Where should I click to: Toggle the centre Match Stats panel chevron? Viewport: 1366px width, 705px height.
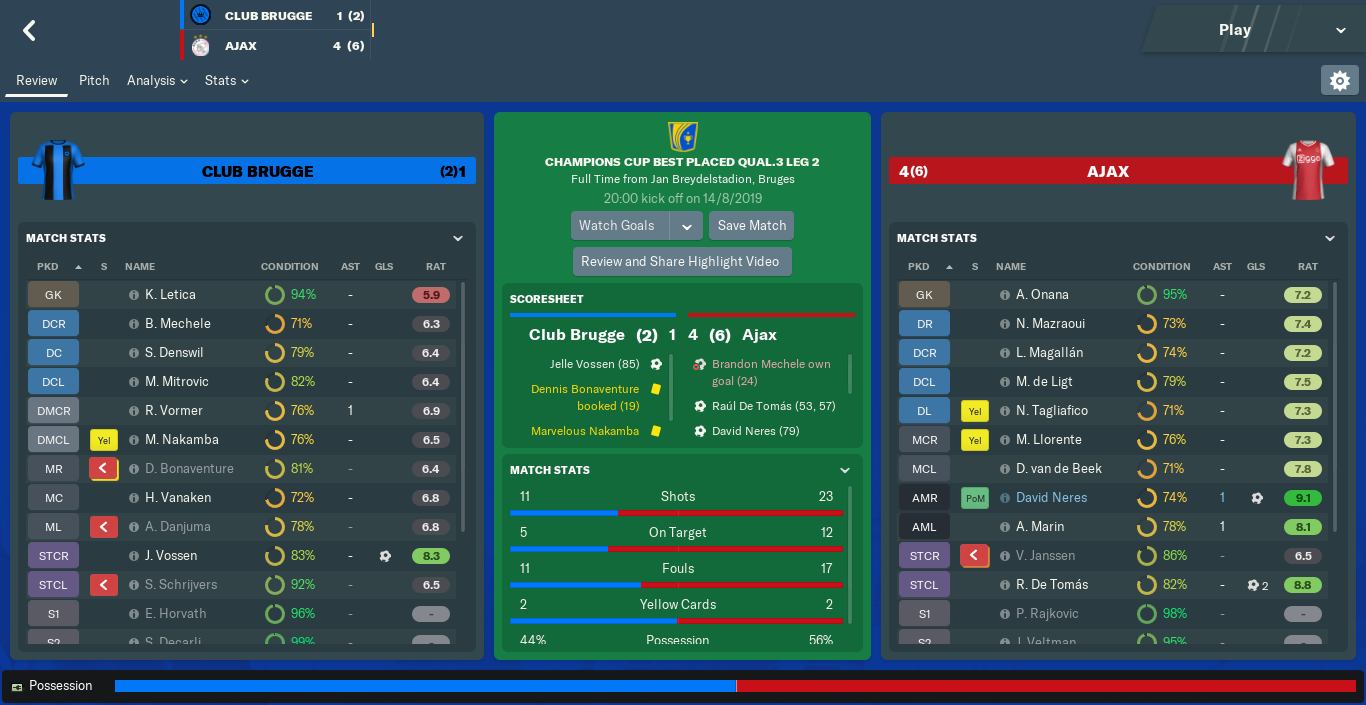click(845, 470)
